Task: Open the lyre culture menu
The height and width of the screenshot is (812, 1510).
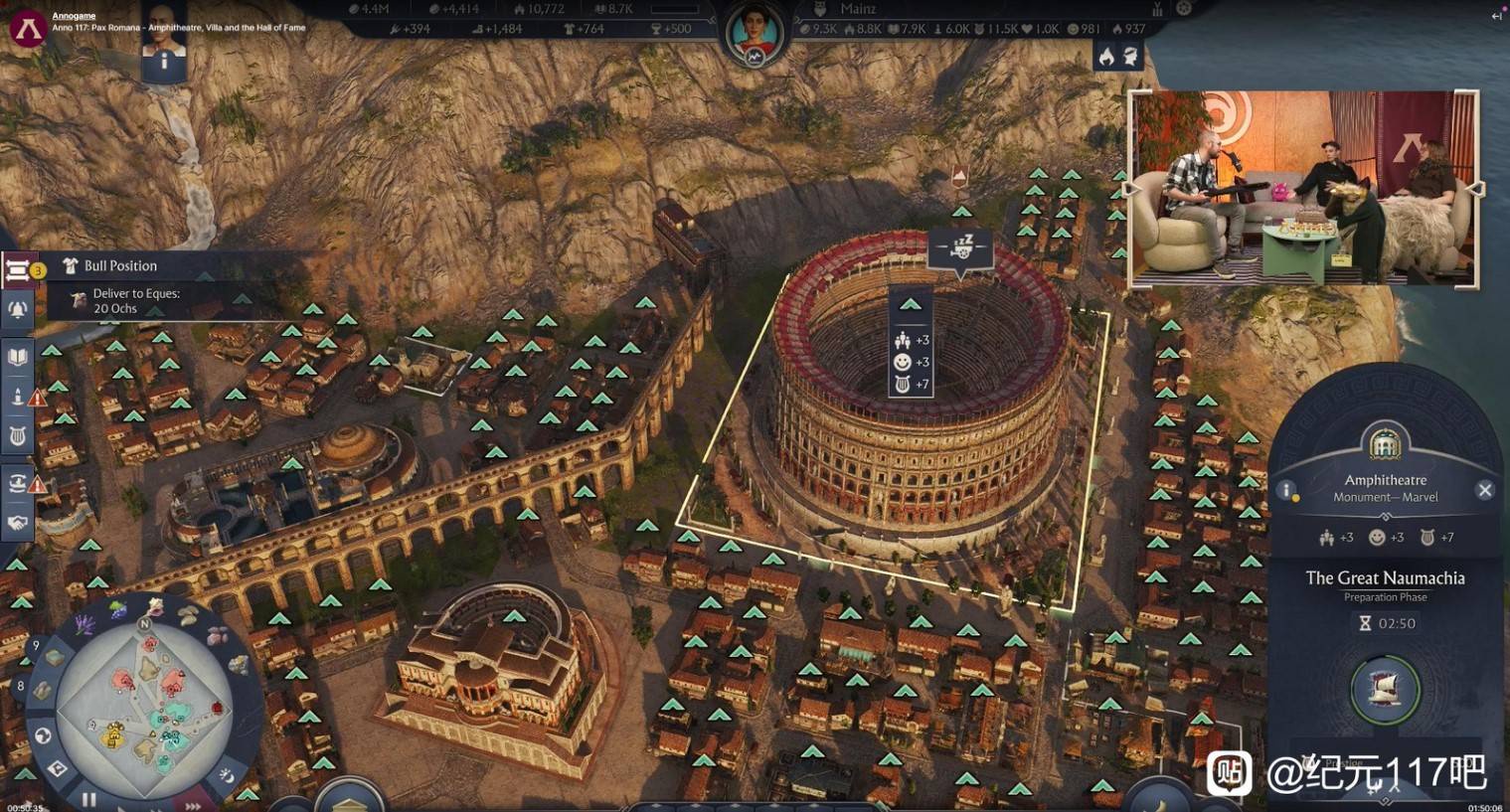Action: pos(18,435)
